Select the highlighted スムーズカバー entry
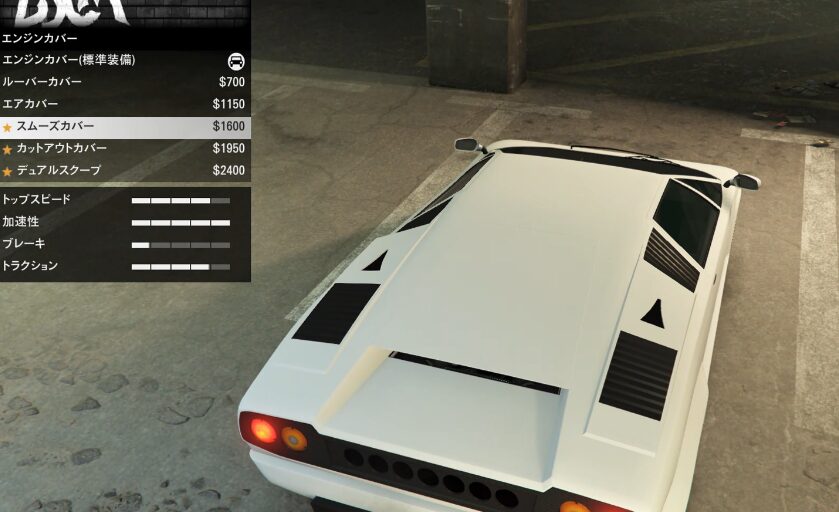Viewport: 839px width, 512px height. tap(124, 126)
